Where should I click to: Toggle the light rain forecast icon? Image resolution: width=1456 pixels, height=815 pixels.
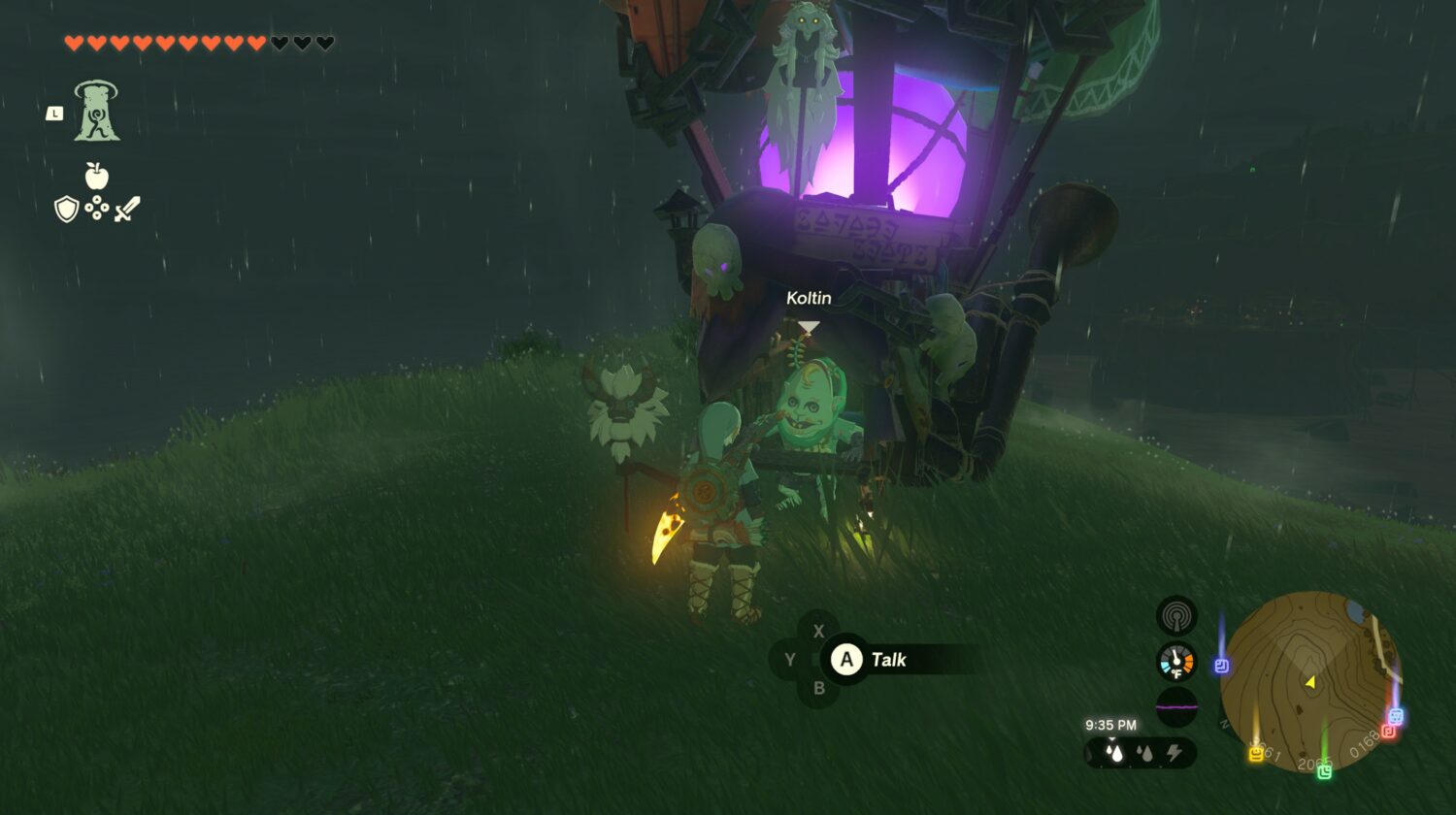[1145, 751]
